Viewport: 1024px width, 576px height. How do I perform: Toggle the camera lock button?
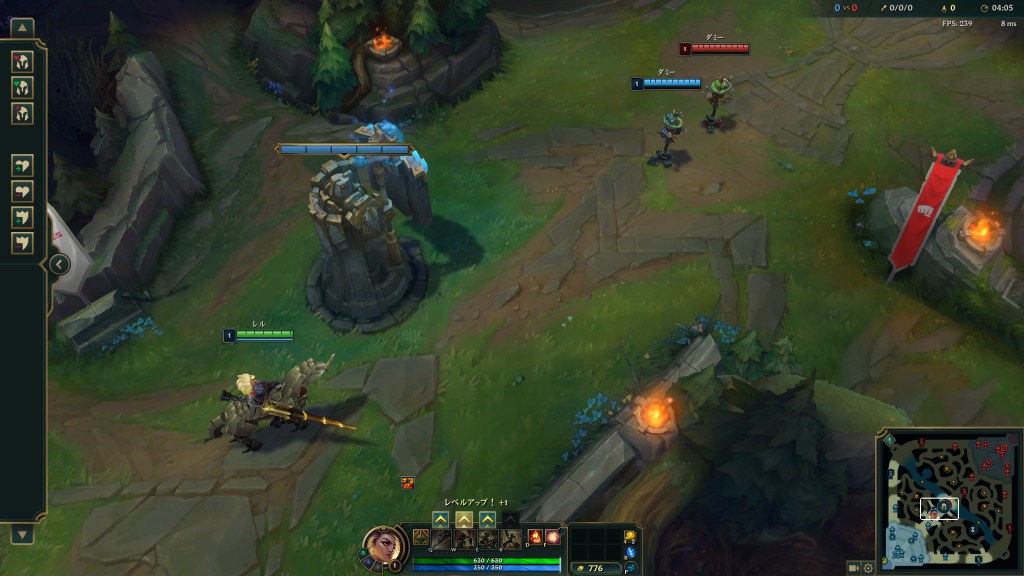[x=853, y=568]
